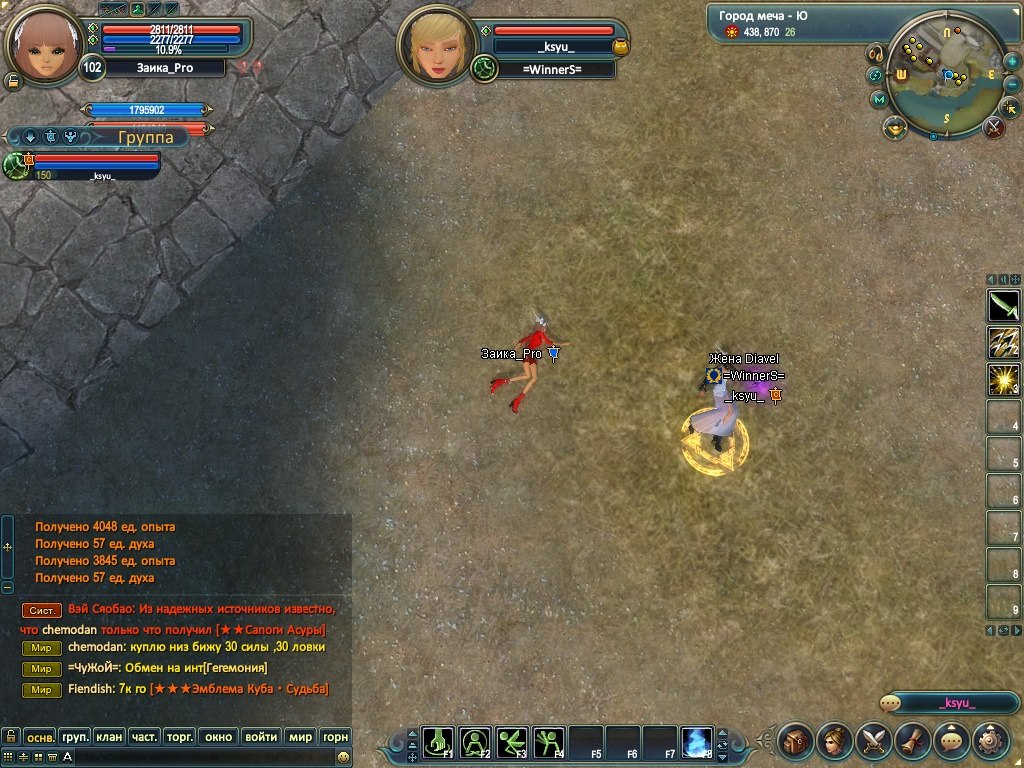Use the green blade skill in side bar

click(1003, 305)
